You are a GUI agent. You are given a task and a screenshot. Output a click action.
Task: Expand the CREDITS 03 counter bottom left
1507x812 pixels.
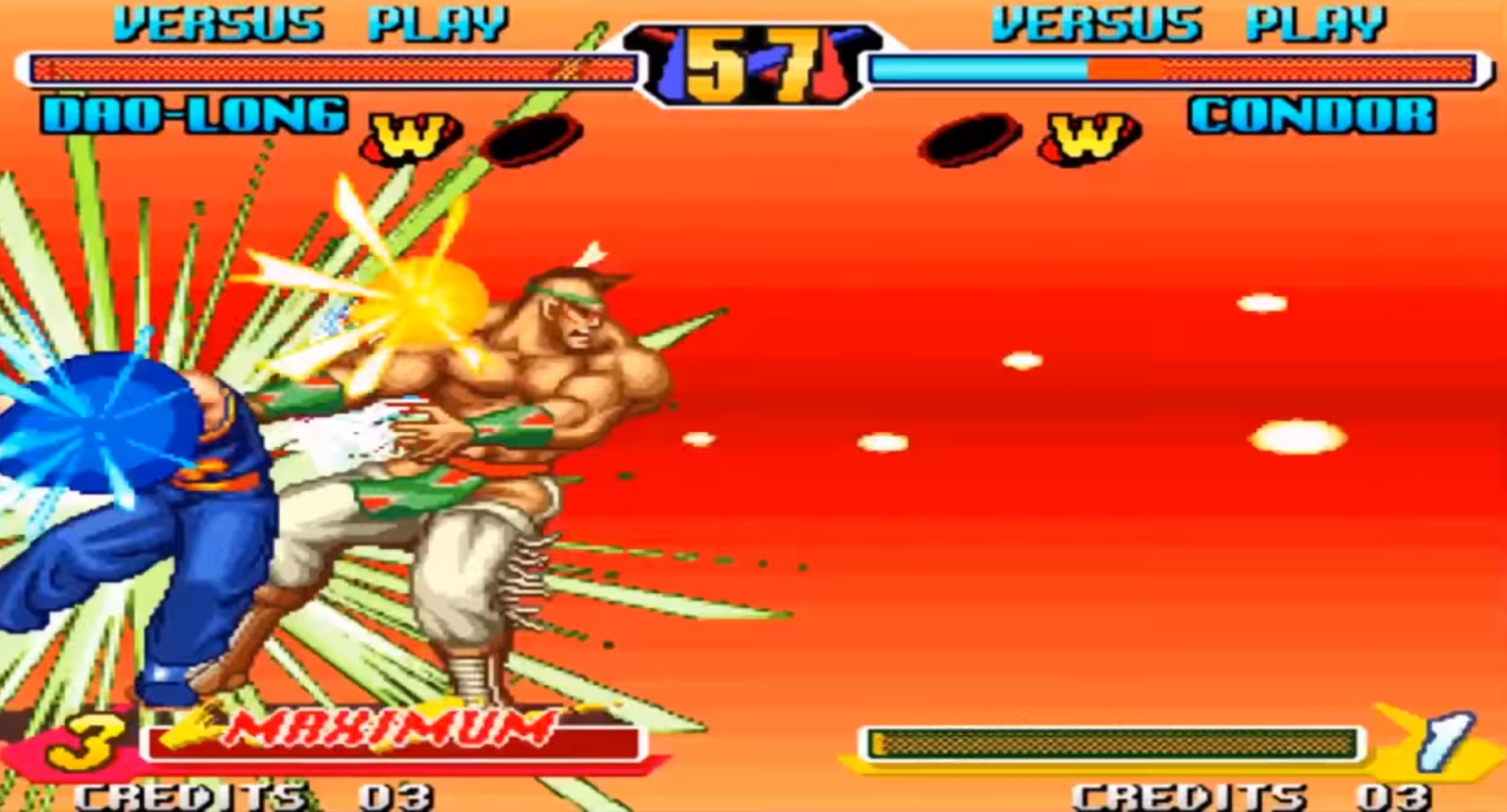tap(252, 797)
